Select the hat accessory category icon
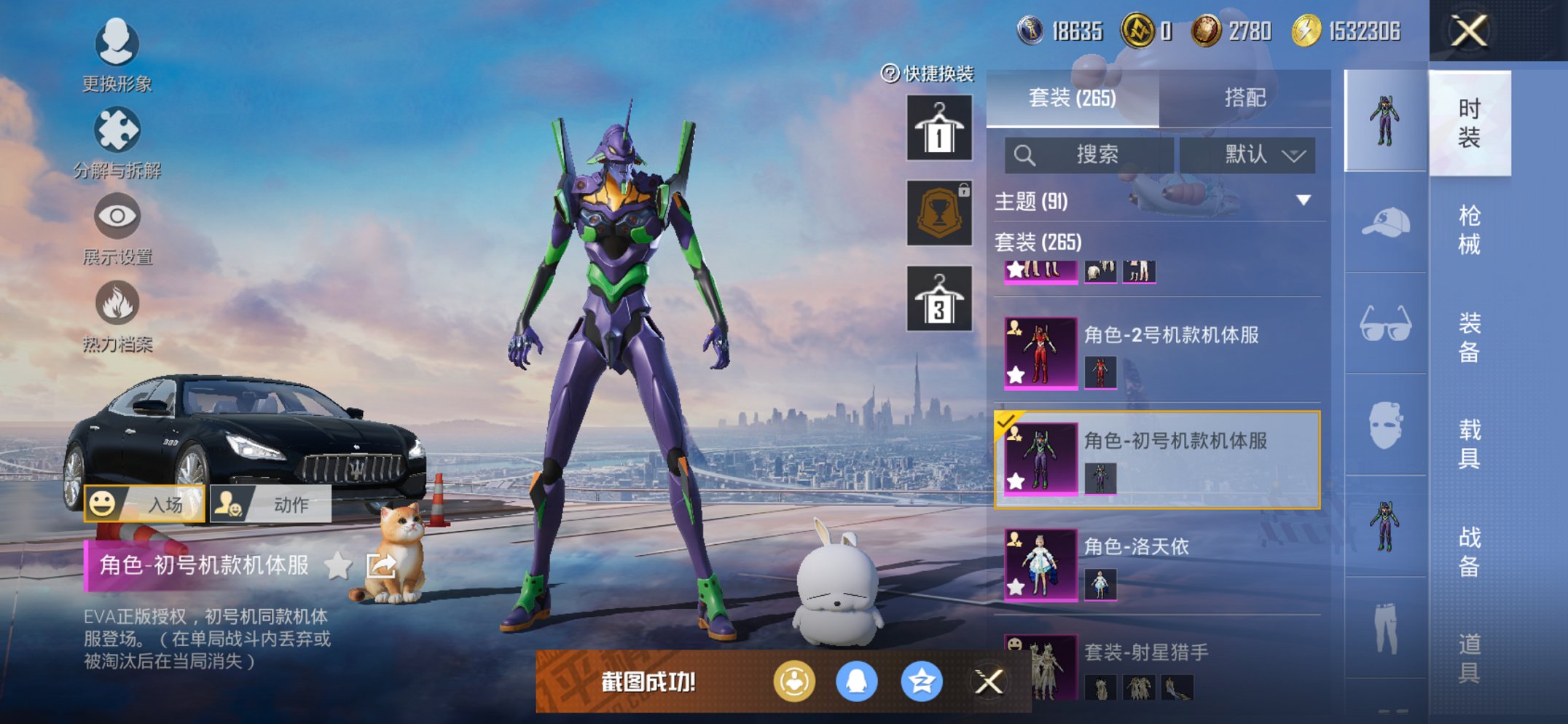 1384,223
